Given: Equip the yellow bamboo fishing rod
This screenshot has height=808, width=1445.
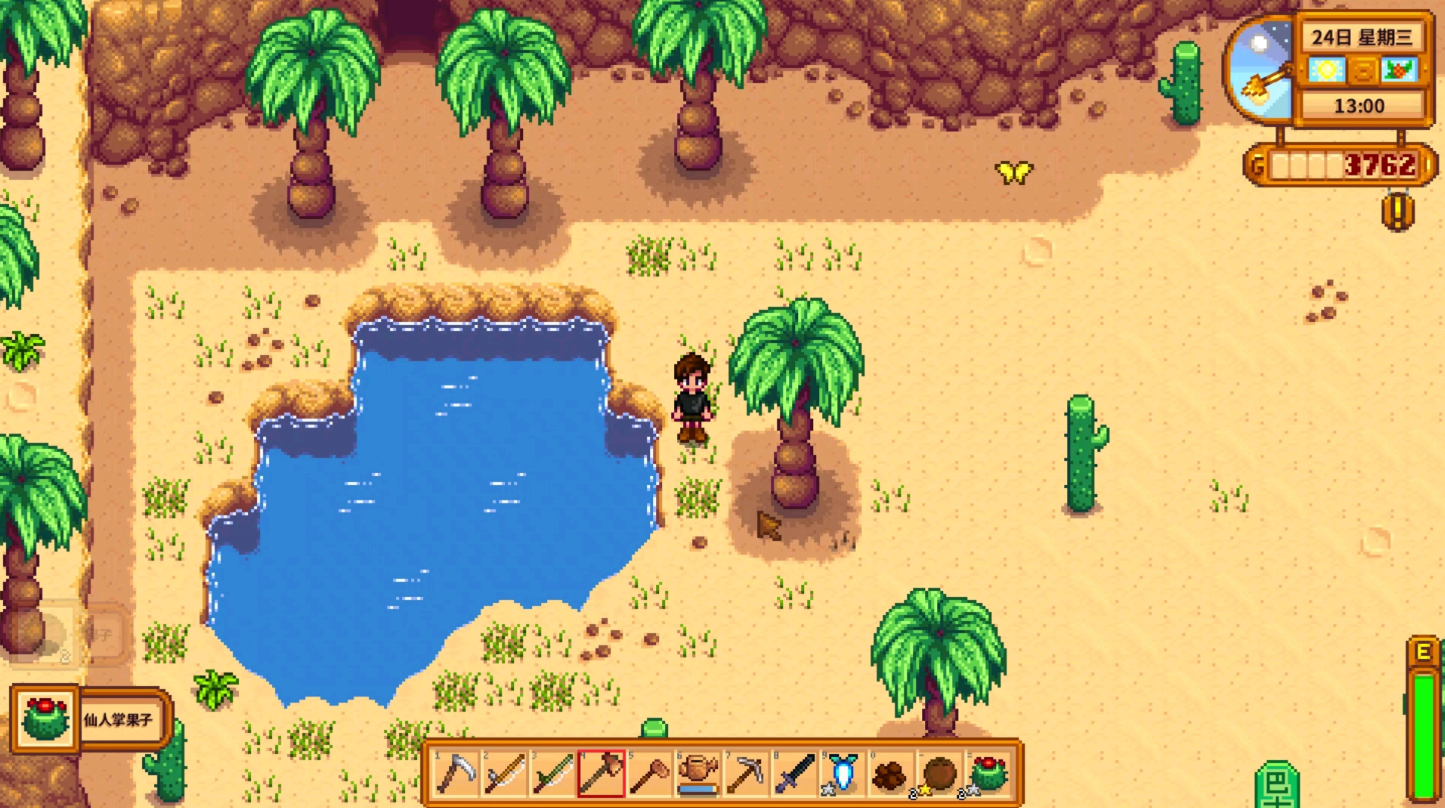Looking at the screenshot, I should click(x=505, y=773).
